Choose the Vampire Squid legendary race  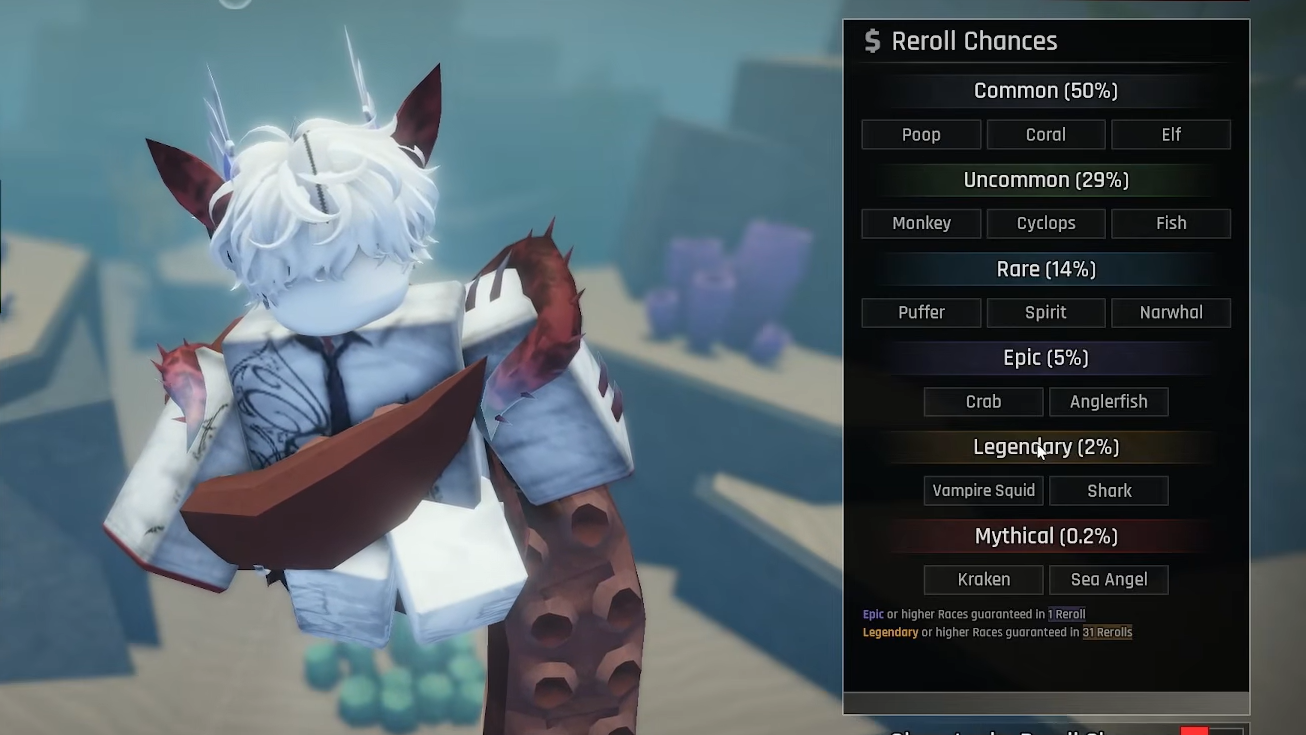pos(983,491)
